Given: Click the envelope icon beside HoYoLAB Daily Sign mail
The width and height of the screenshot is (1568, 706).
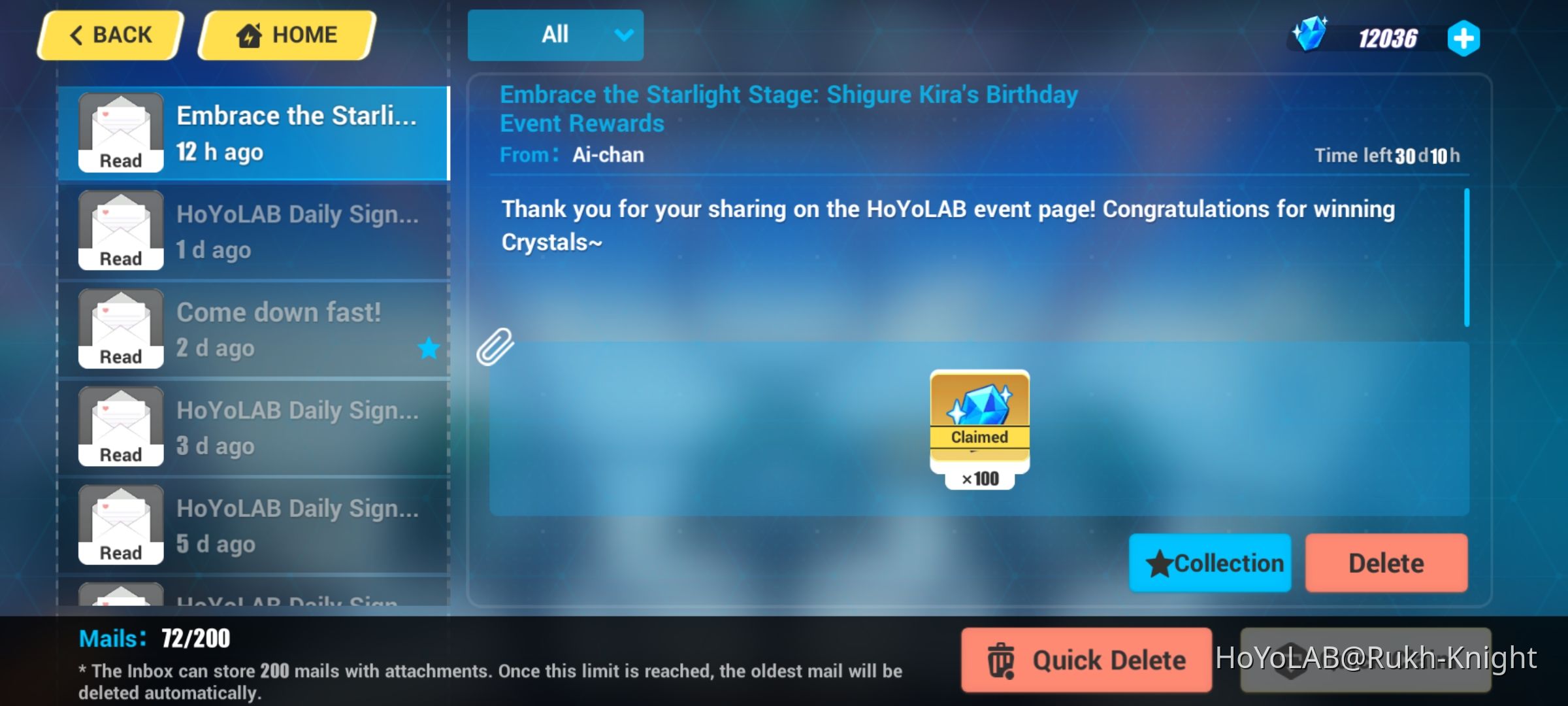Looking at the screenshot, I should (x=120, y=227).
